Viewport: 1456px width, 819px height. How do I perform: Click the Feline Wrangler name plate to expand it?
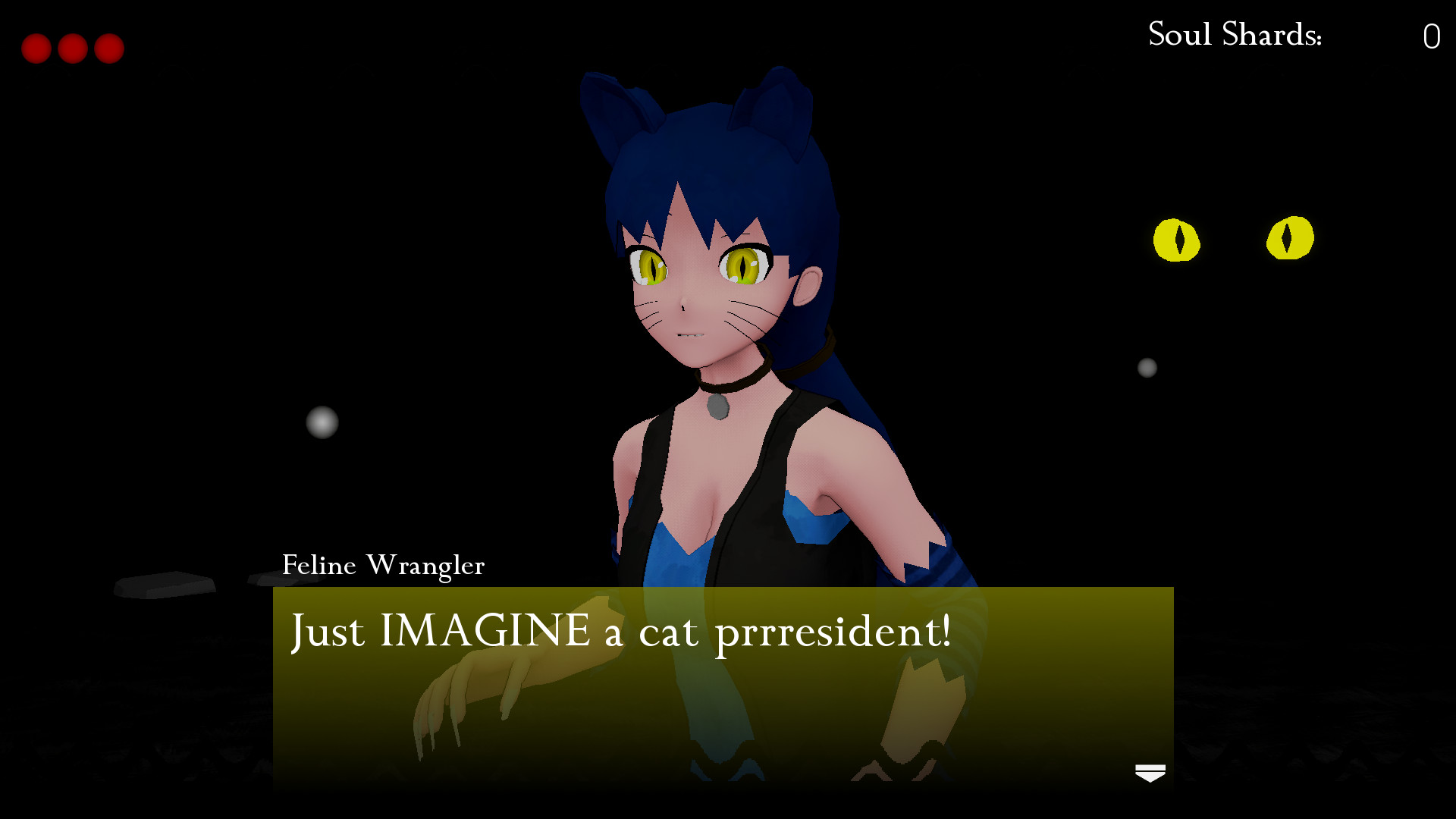click(x=382, y=565)
